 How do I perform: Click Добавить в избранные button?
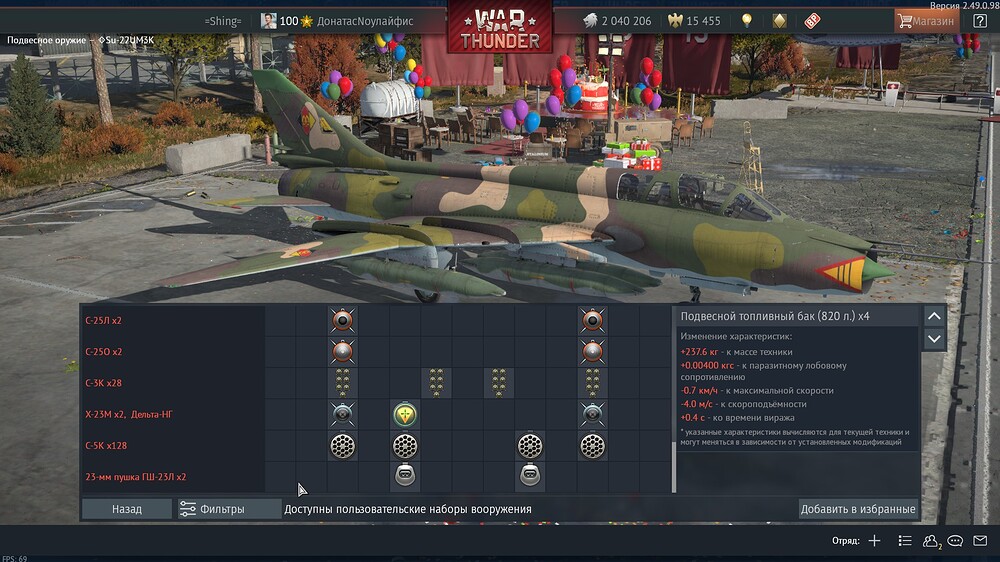pos(858,509)
